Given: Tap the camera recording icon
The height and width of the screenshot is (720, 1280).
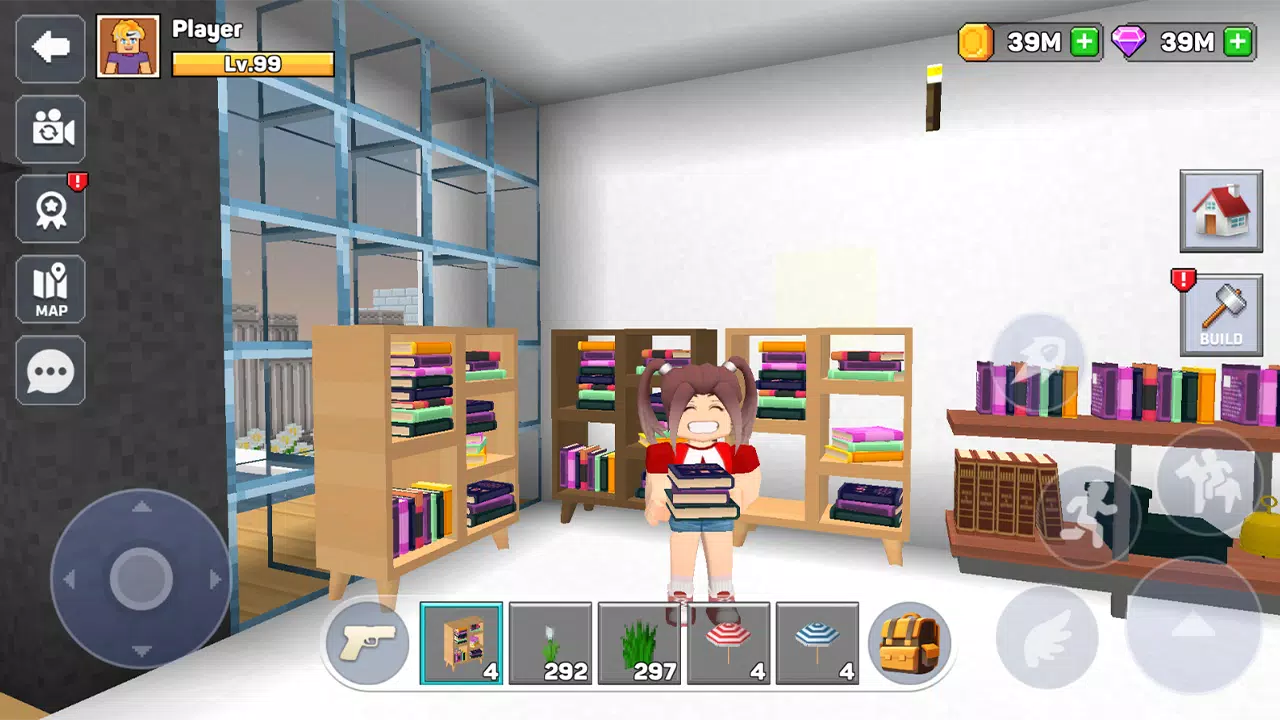Looking at the screenshot, I should pos(50,130).
